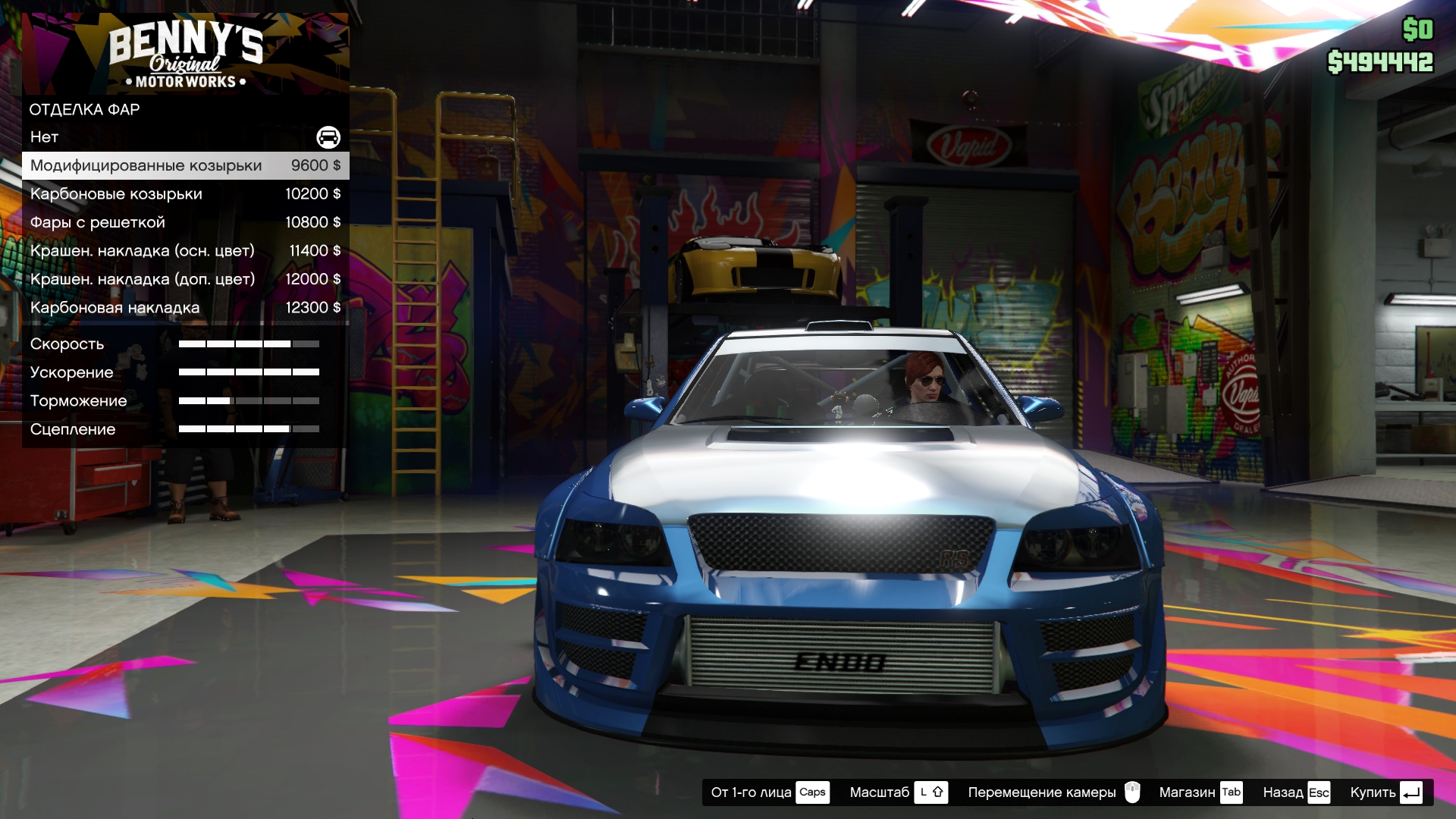The image size is (1456, 819).
Task: Choose 'Карбоновая накладка' for 12300 $
Action: (x=185, y=308)
